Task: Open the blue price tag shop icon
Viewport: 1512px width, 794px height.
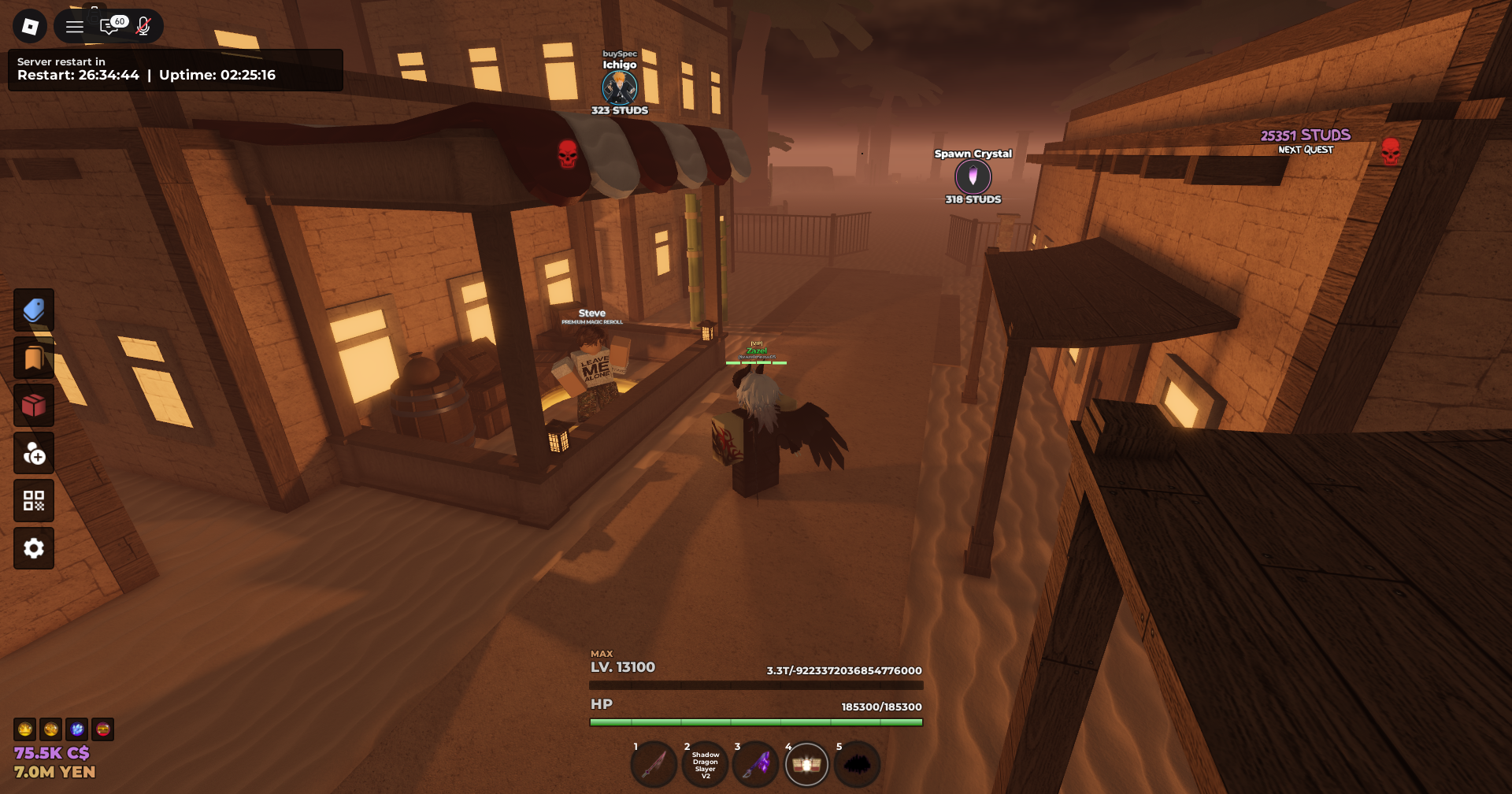Action: [x=34, y=310]
